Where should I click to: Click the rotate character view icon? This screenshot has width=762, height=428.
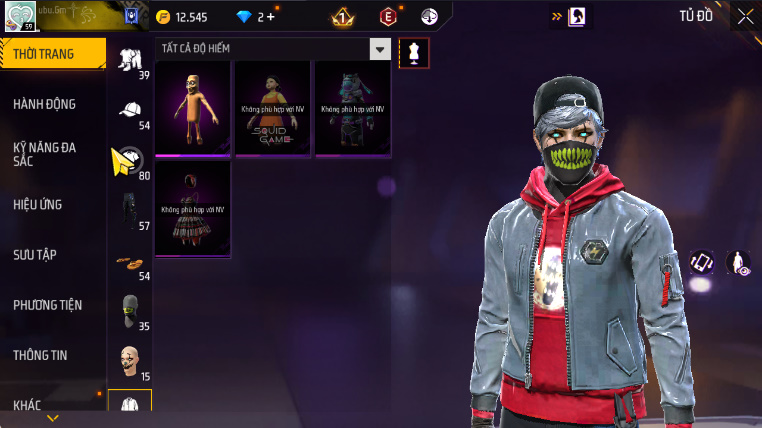tap(701, 262)
